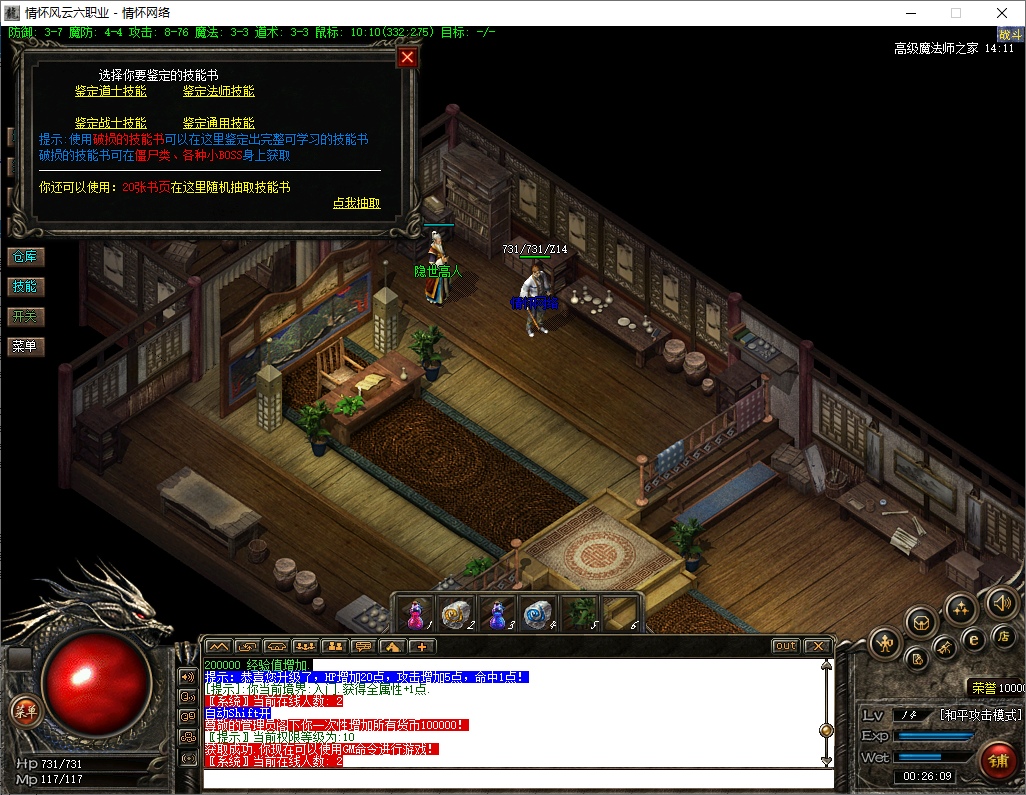Click the 店 store round icon
This screenshot has width=1026, height=795.
click(1003, 637)
